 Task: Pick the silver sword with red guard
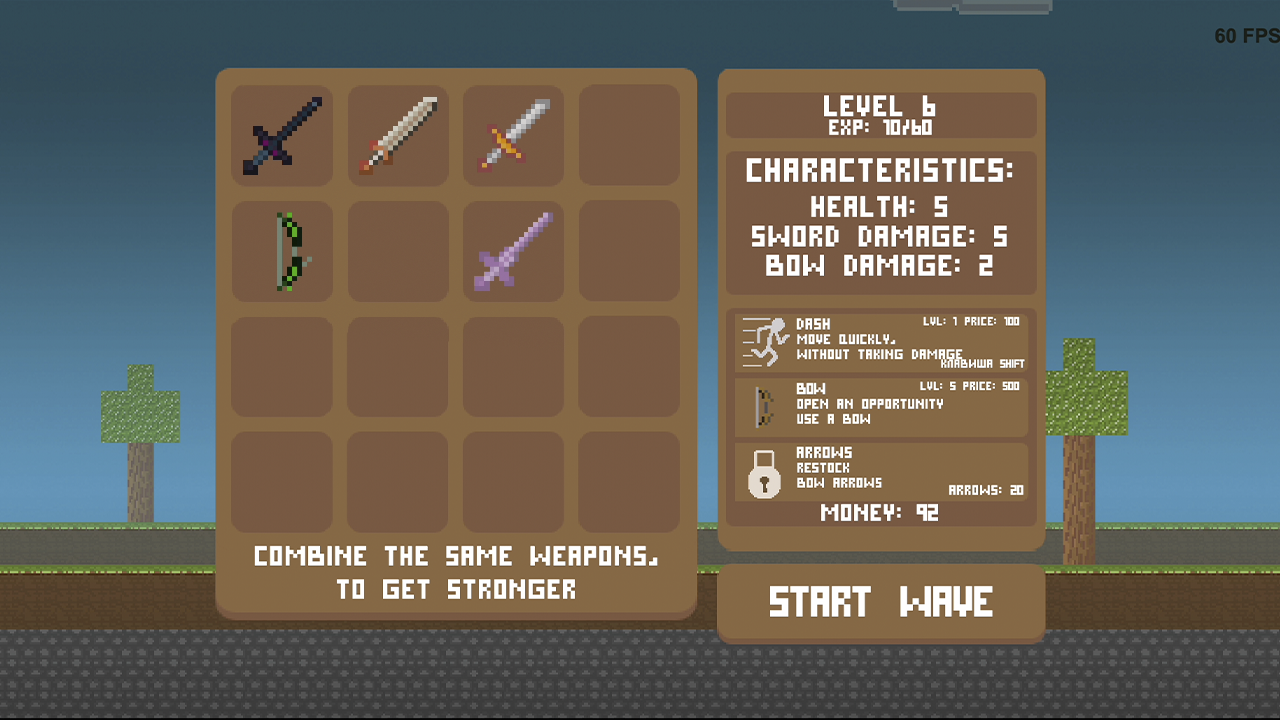512,136
